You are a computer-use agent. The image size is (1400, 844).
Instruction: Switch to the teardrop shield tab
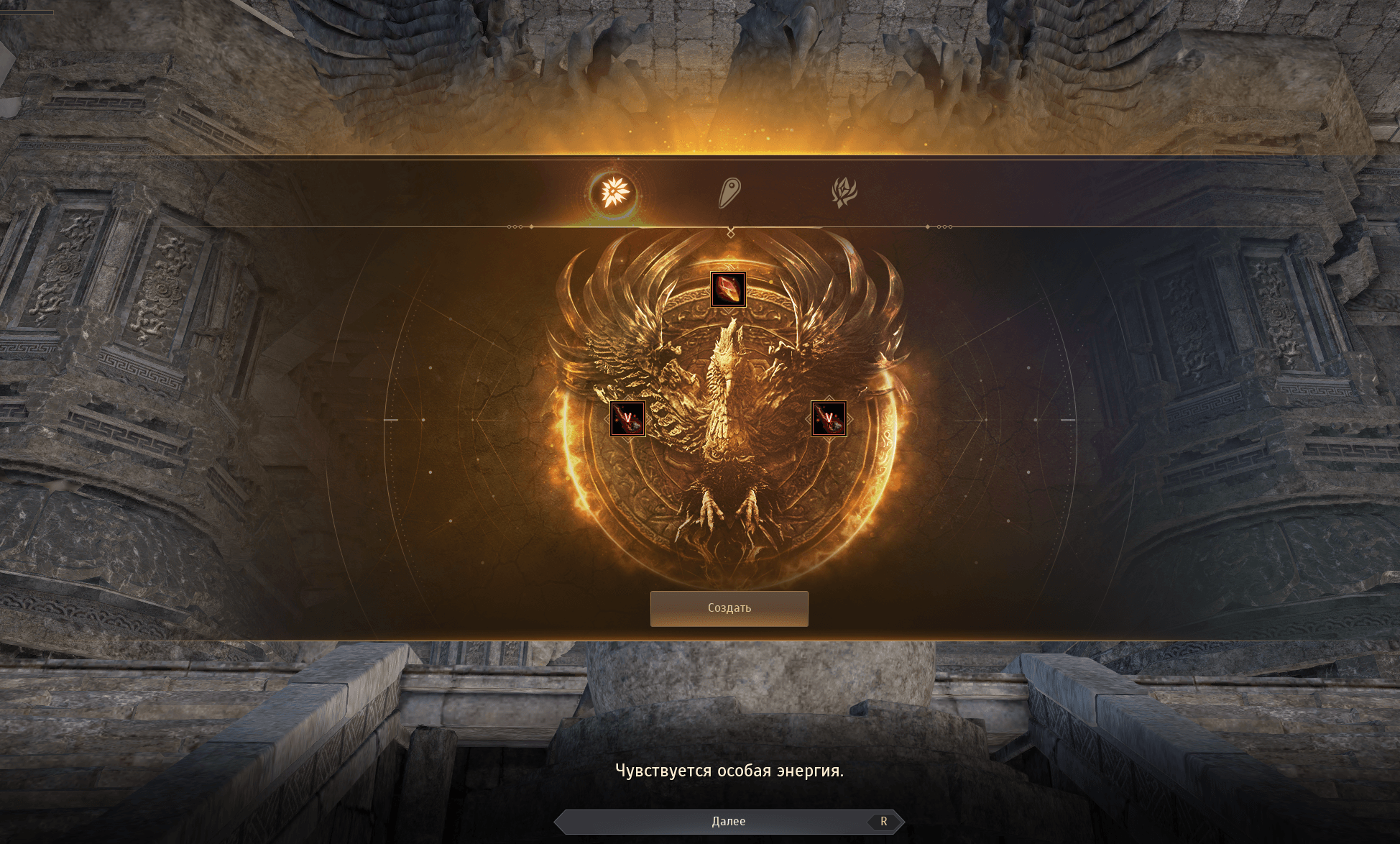click(729, 193)
